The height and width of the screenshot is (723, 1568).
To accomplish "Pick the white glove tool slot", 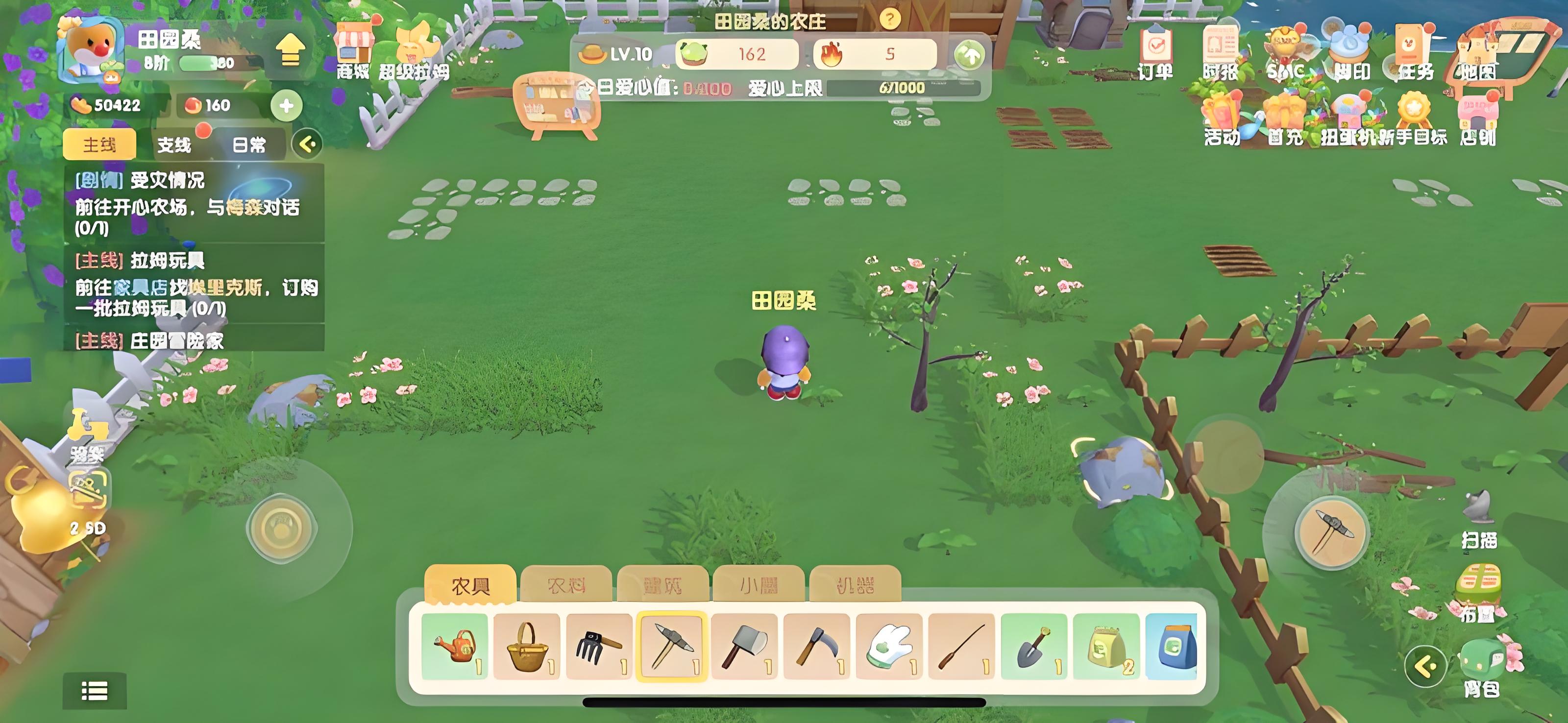I will pos(889,646).
